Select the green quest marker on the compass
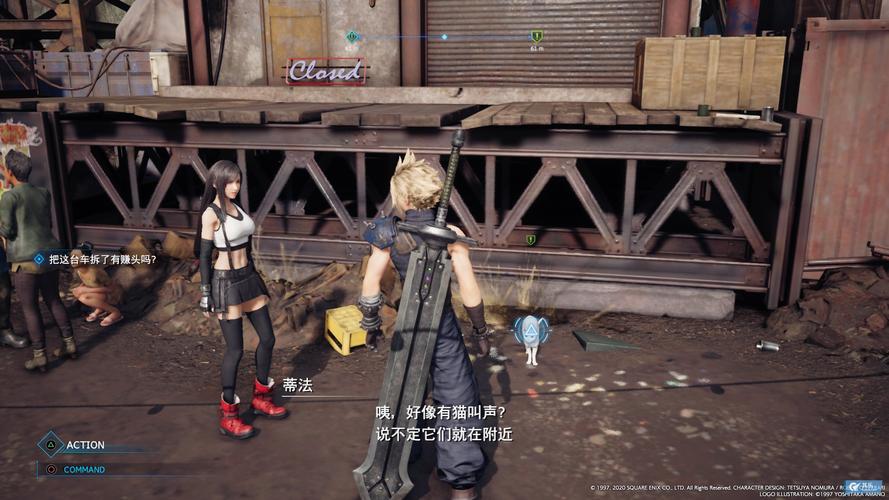 click(x=537, y=36)
